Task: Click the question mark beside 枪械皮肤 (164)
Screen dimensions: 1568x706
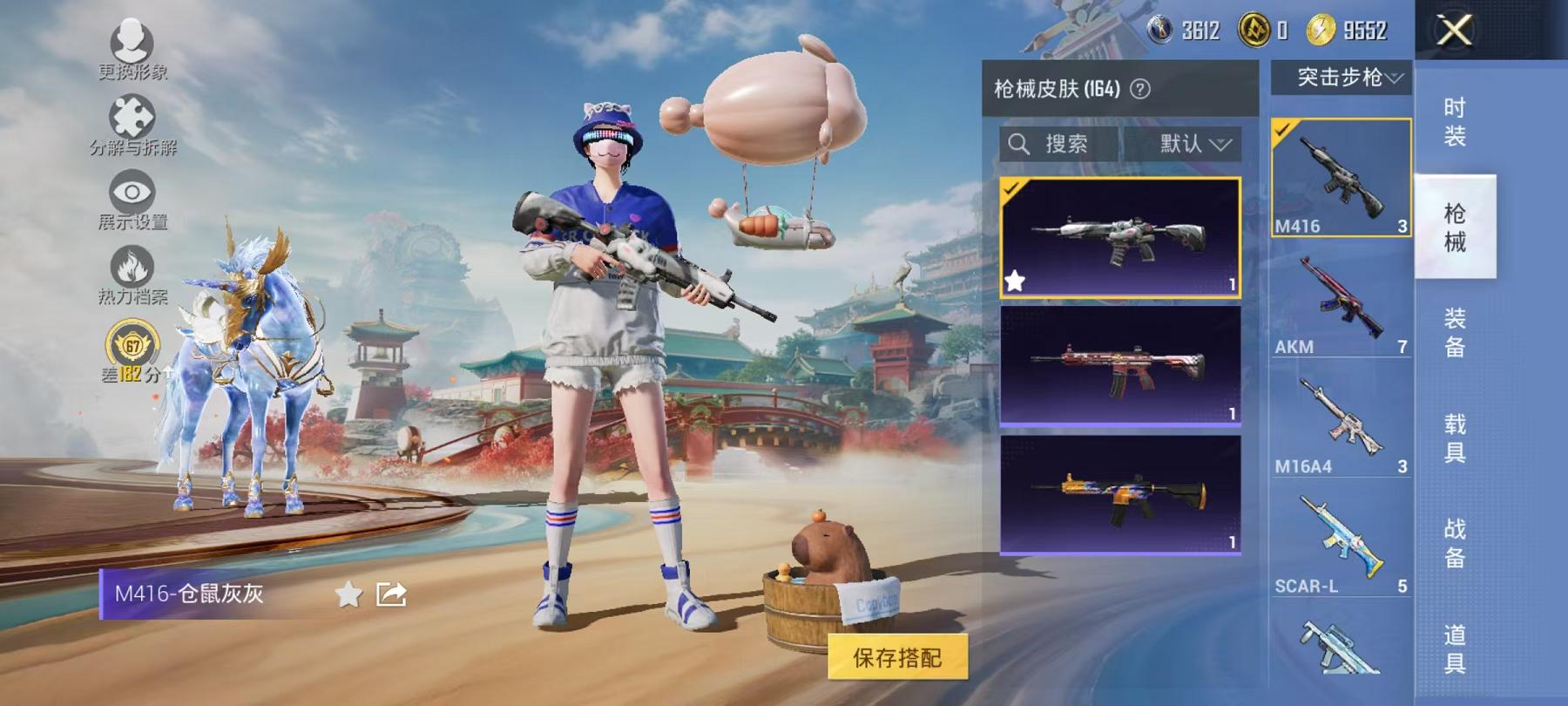Action: click(x=1141, y=88)
